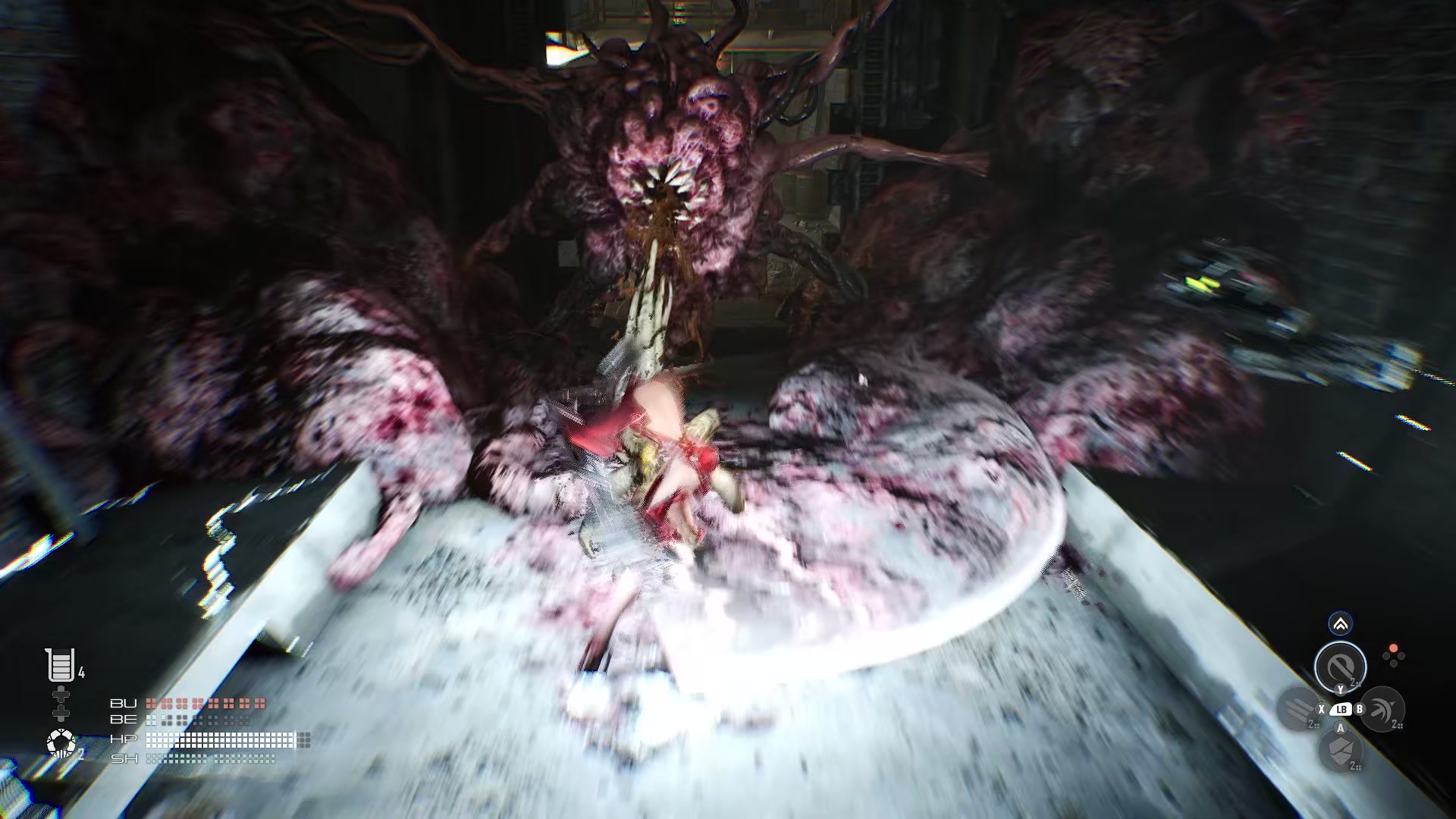Select the highlighted Beta skill above the Y prompt

coord(1341,667)
